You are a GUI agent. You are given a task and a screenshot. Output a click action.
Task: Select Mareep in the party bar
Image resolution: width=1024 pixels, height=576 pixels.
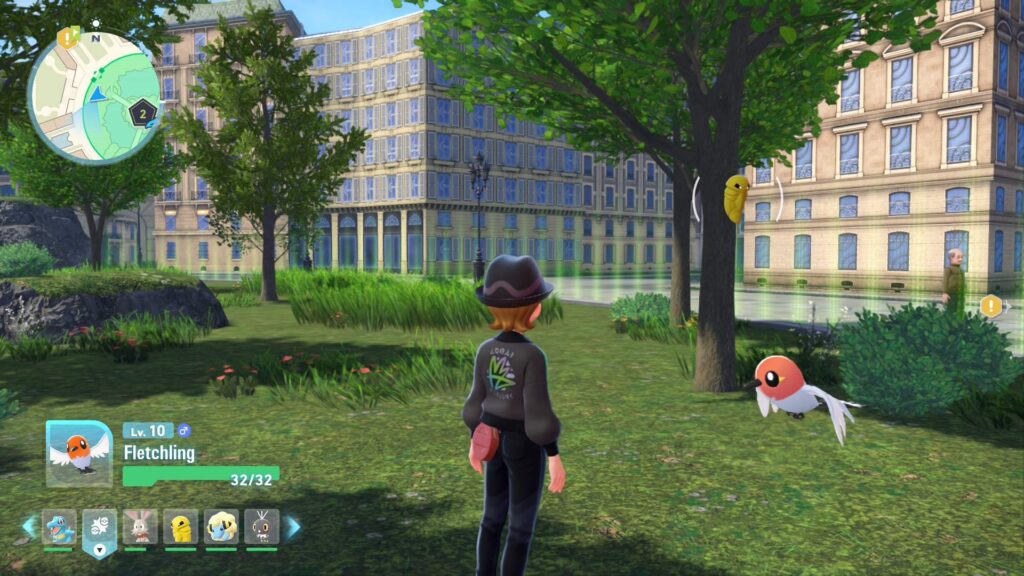[221, 527]
